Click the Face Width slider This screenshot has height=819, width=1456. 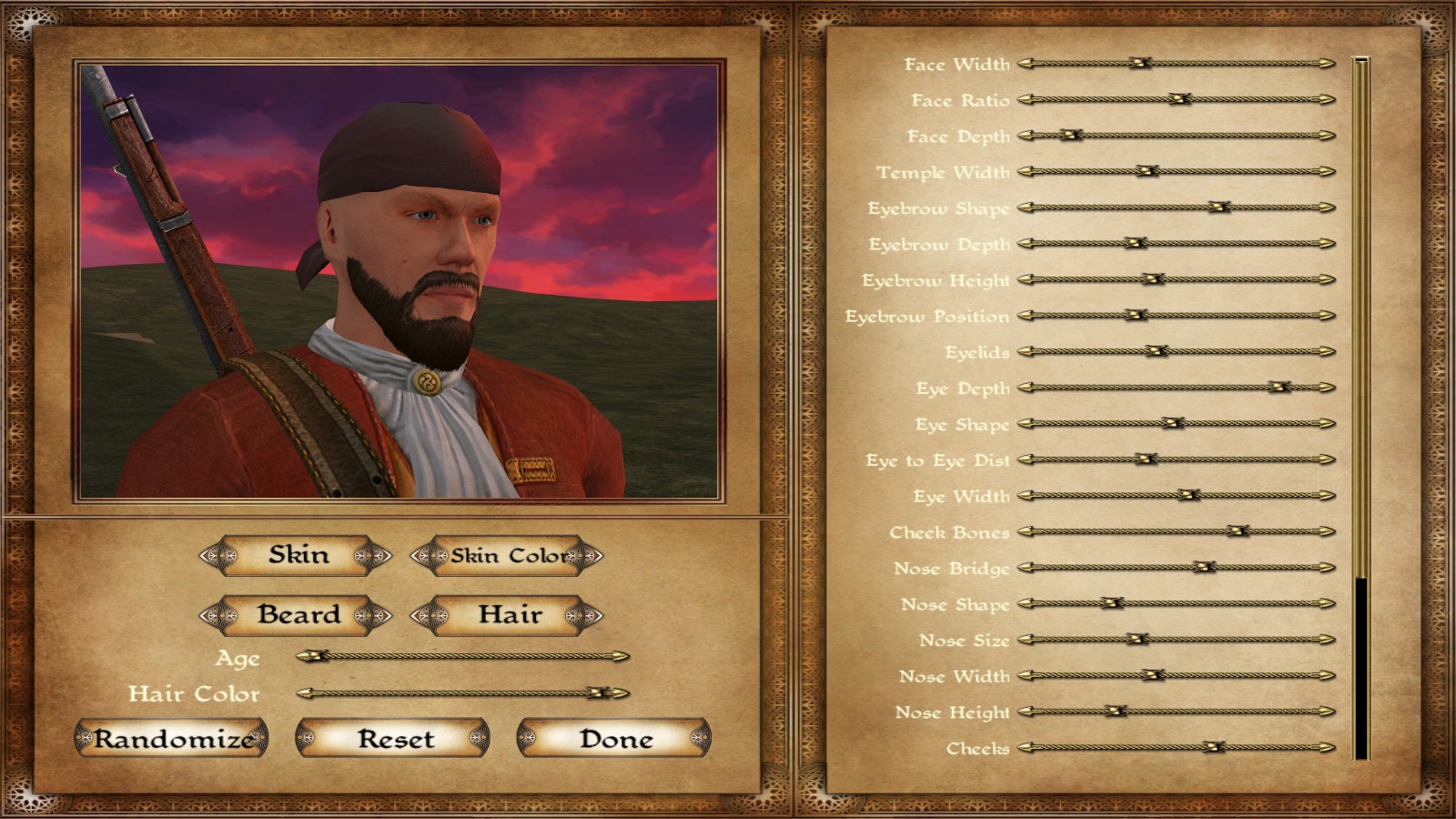1176,64
